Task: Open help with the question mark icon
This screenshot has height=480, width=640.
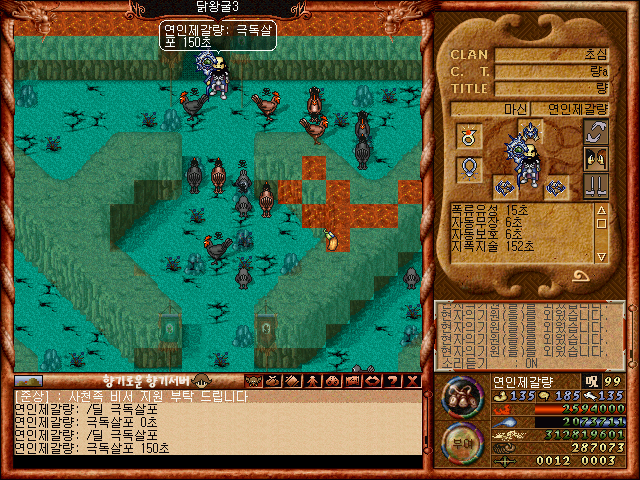Action: click(392, 380)
